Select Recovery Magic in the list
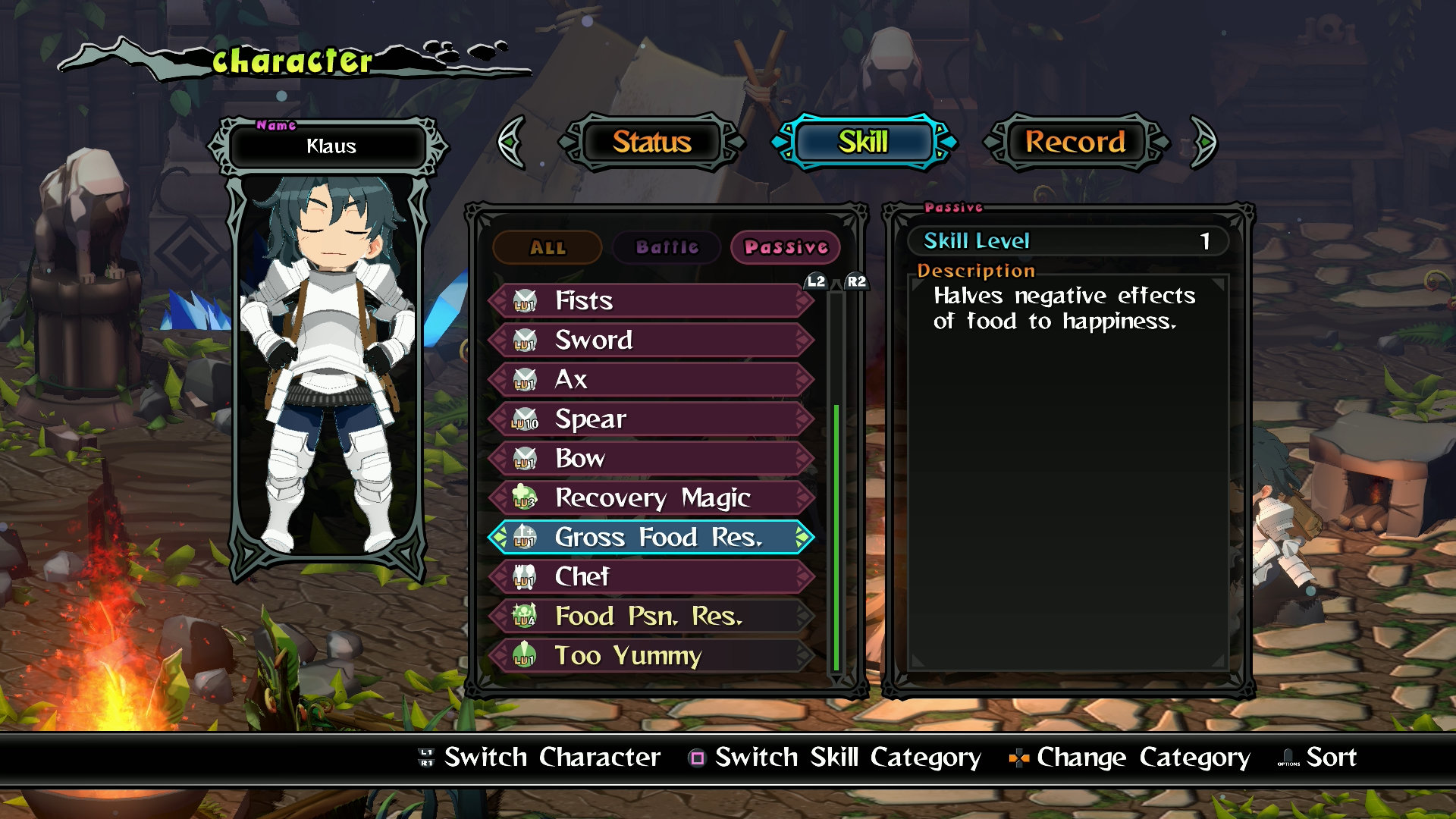1456x819 pixels. [x=651, y=498]
